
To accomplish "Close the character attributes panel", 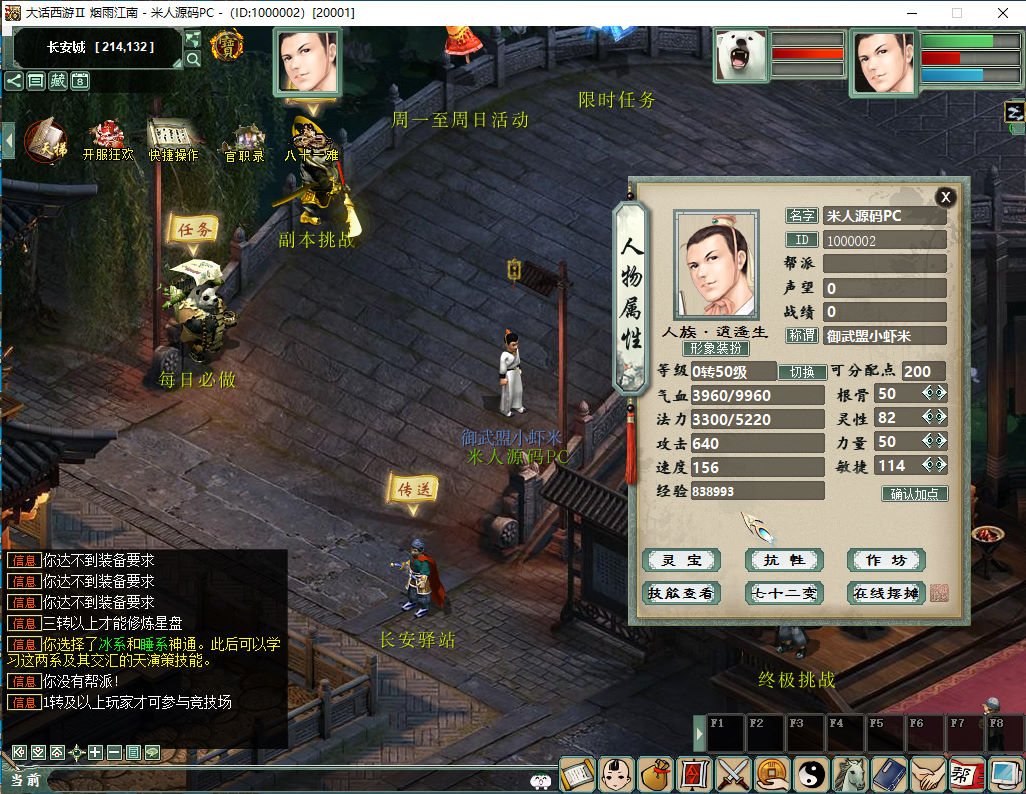I will tap(945, 197).
